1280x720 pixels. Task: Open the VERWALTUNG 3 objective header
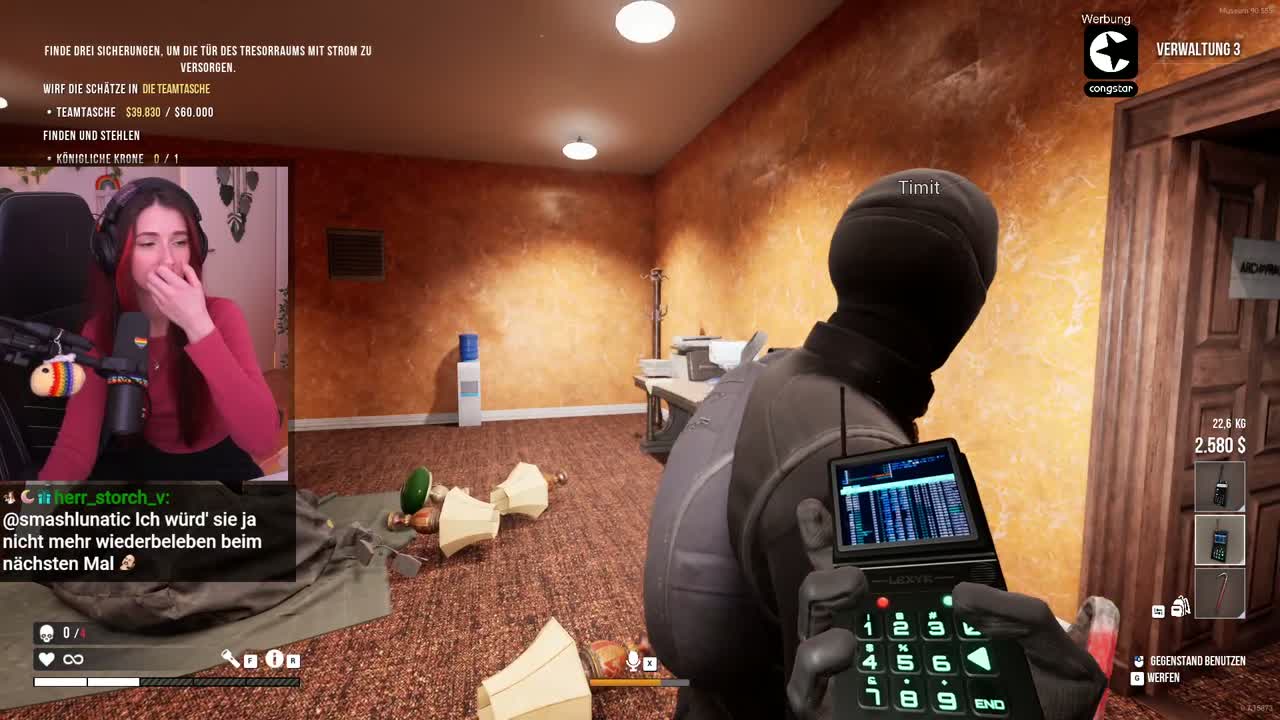click(x=1197, y=48)
